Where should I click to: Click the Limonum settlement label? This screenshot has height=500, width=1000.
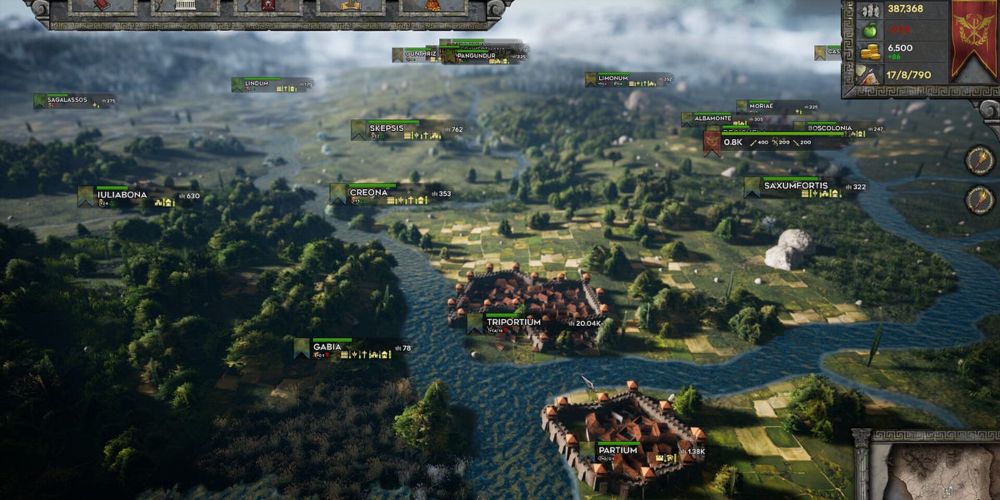(613, 78)
